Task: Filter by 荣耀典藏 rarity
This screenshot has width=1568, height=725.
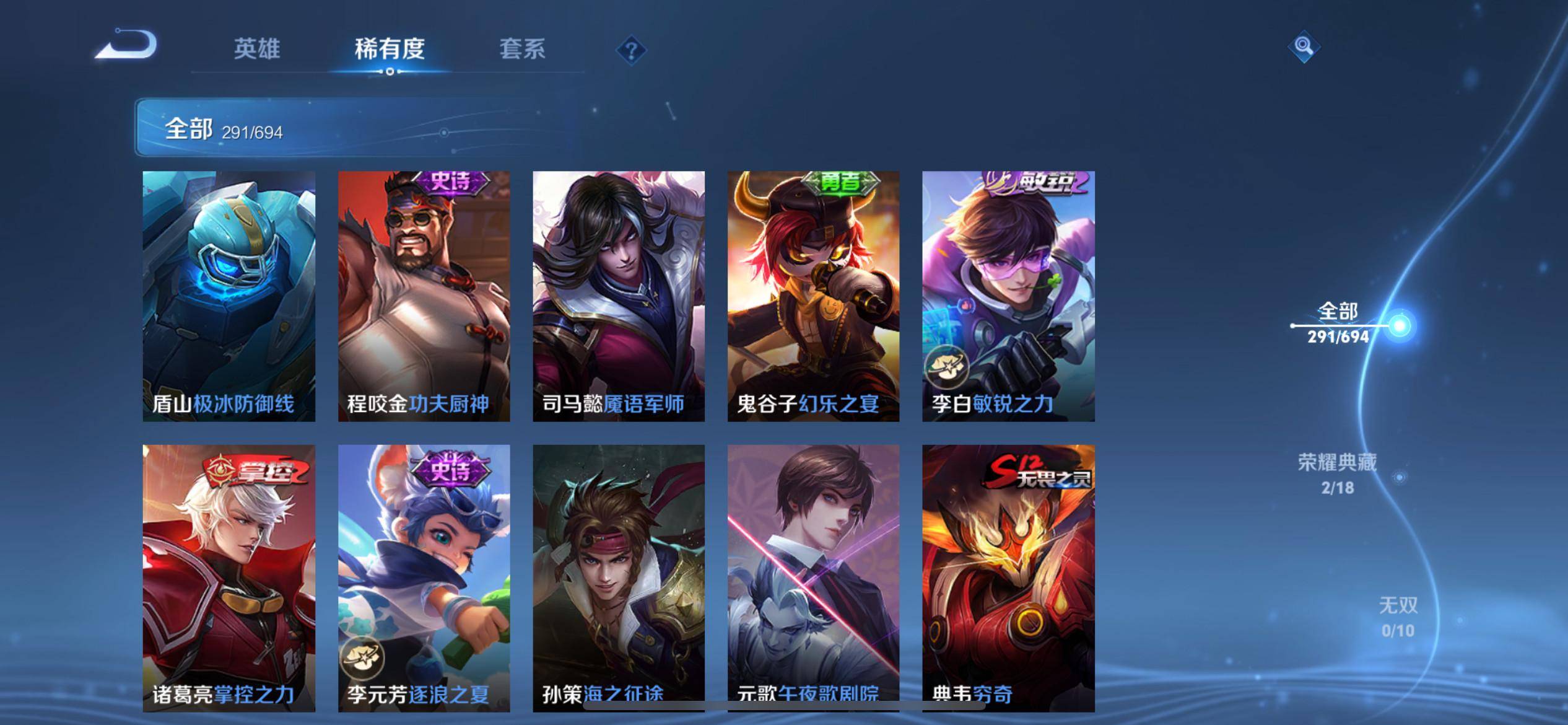Action: click(1338, 473)
